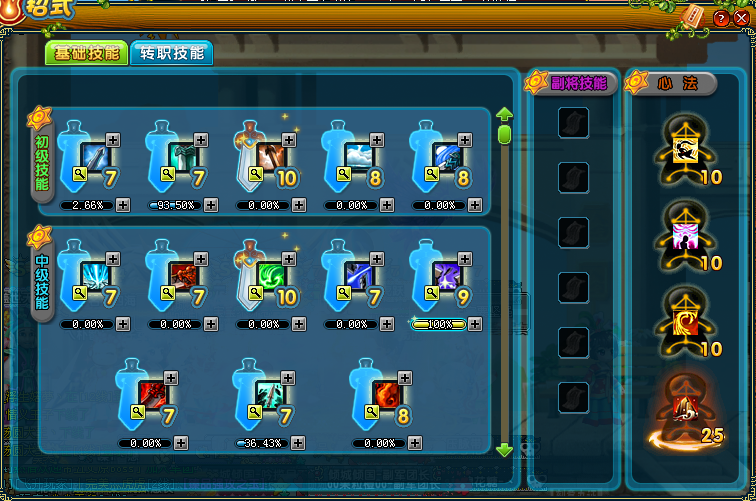Click the plus beside the 100% progress bar

[x=475, y=324]
